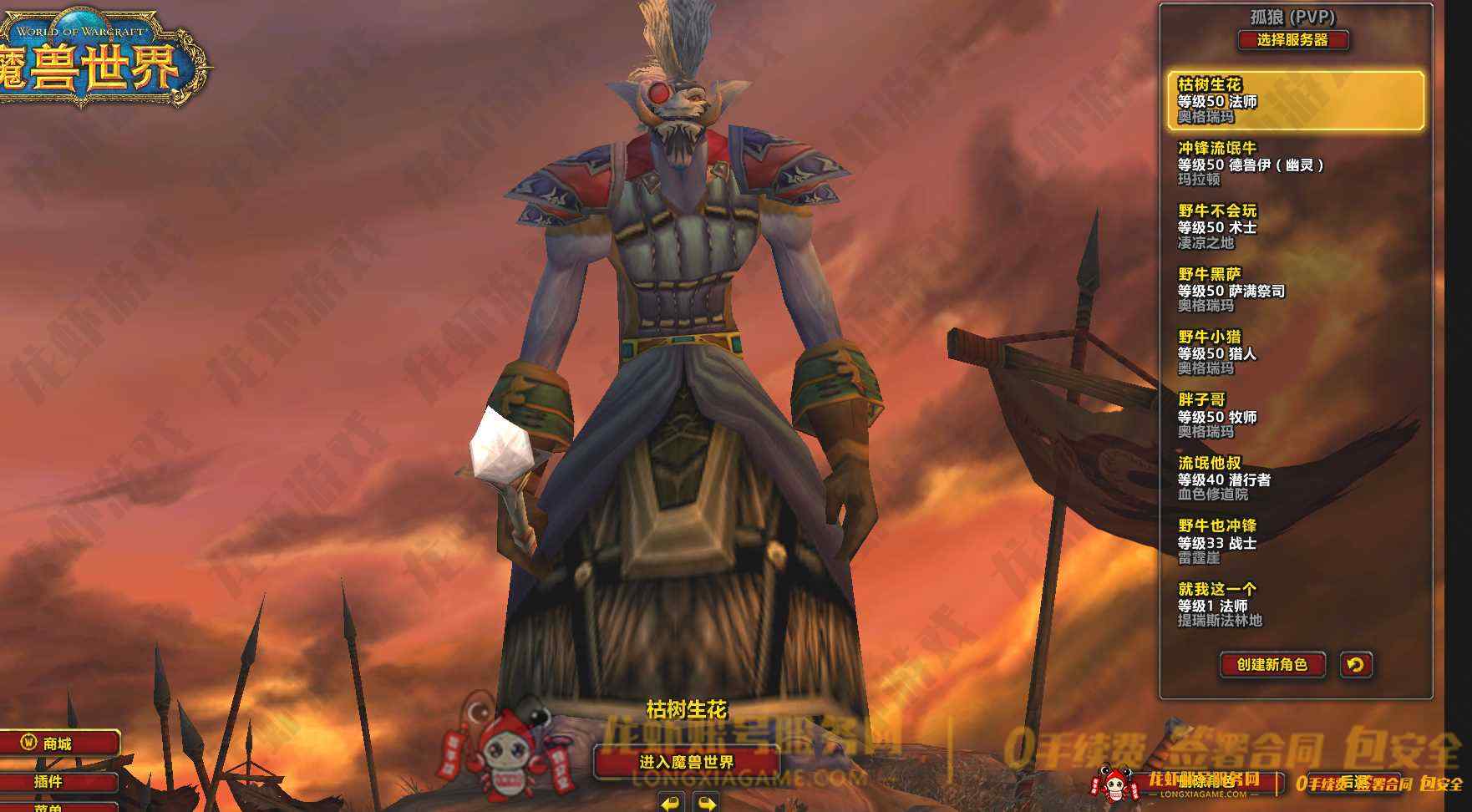Rotate character with right arrow button
Image resolution: width=1472 pixels, height=812 pixels.
706,804
